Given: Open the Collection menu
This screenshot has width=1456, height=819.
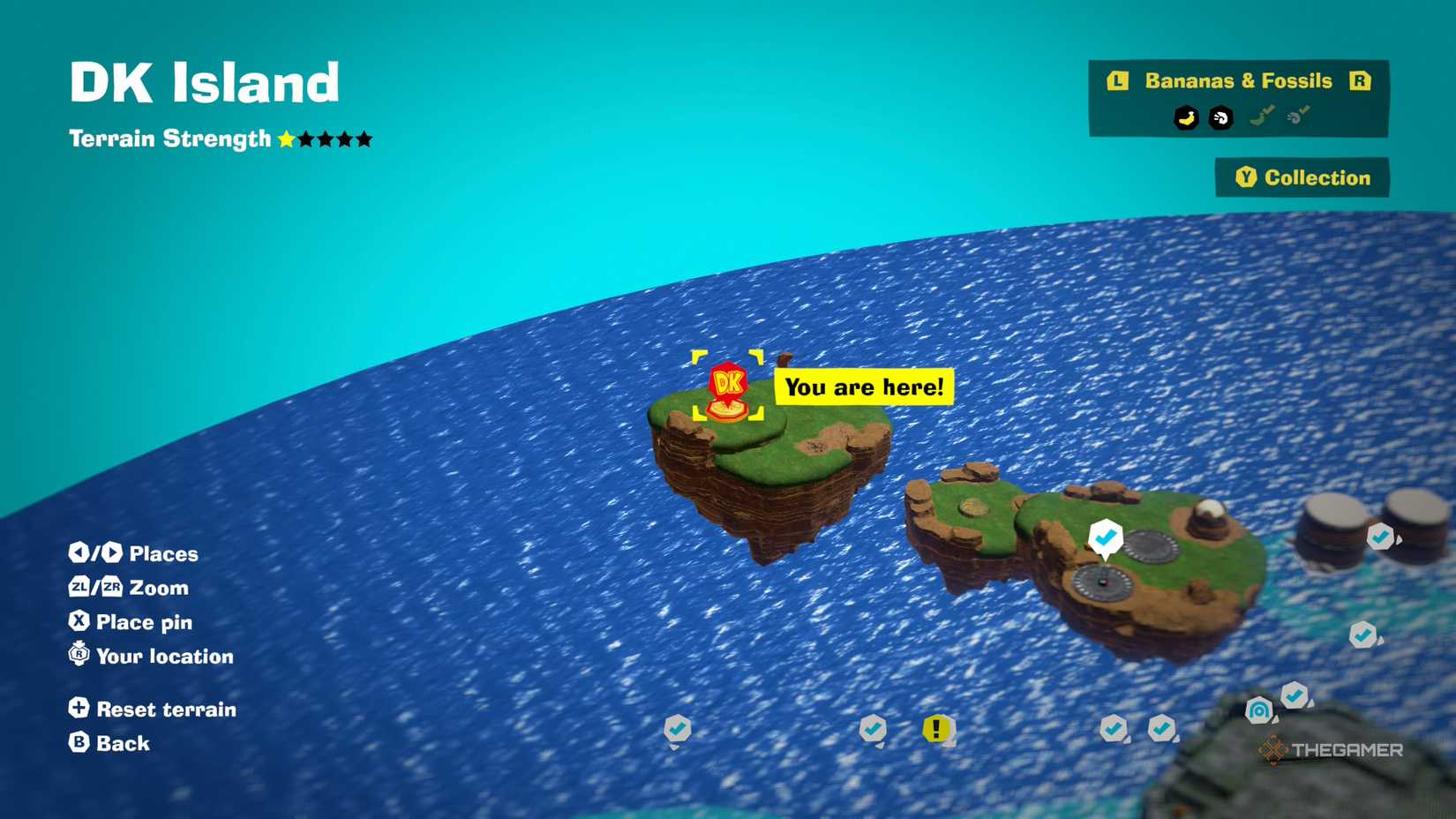Looking at the screenshot, I should click(1304, 177).
